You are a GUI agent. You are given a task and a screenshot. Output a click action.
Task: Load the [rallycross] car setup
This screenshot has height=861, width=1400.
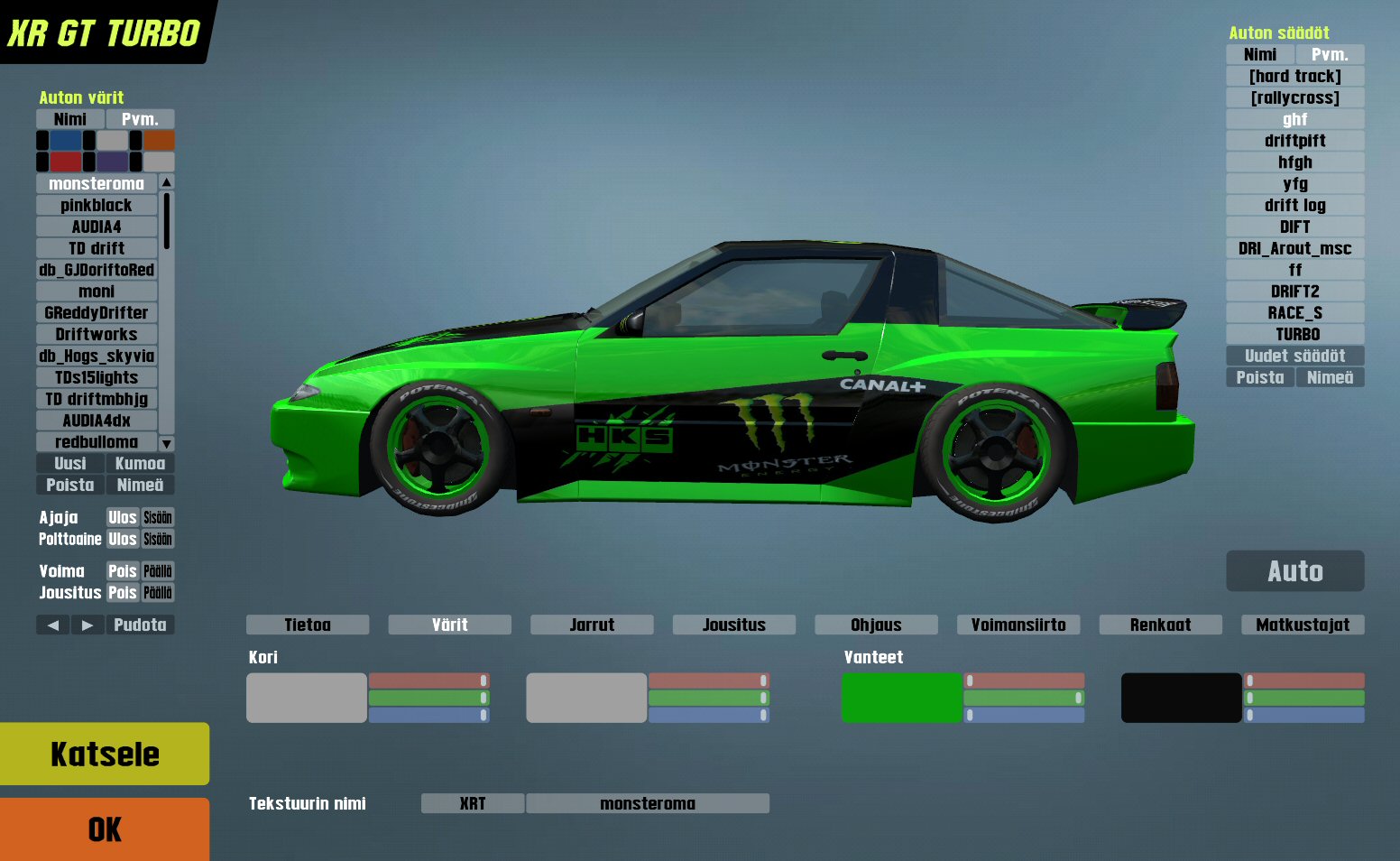click(1294, 98)
